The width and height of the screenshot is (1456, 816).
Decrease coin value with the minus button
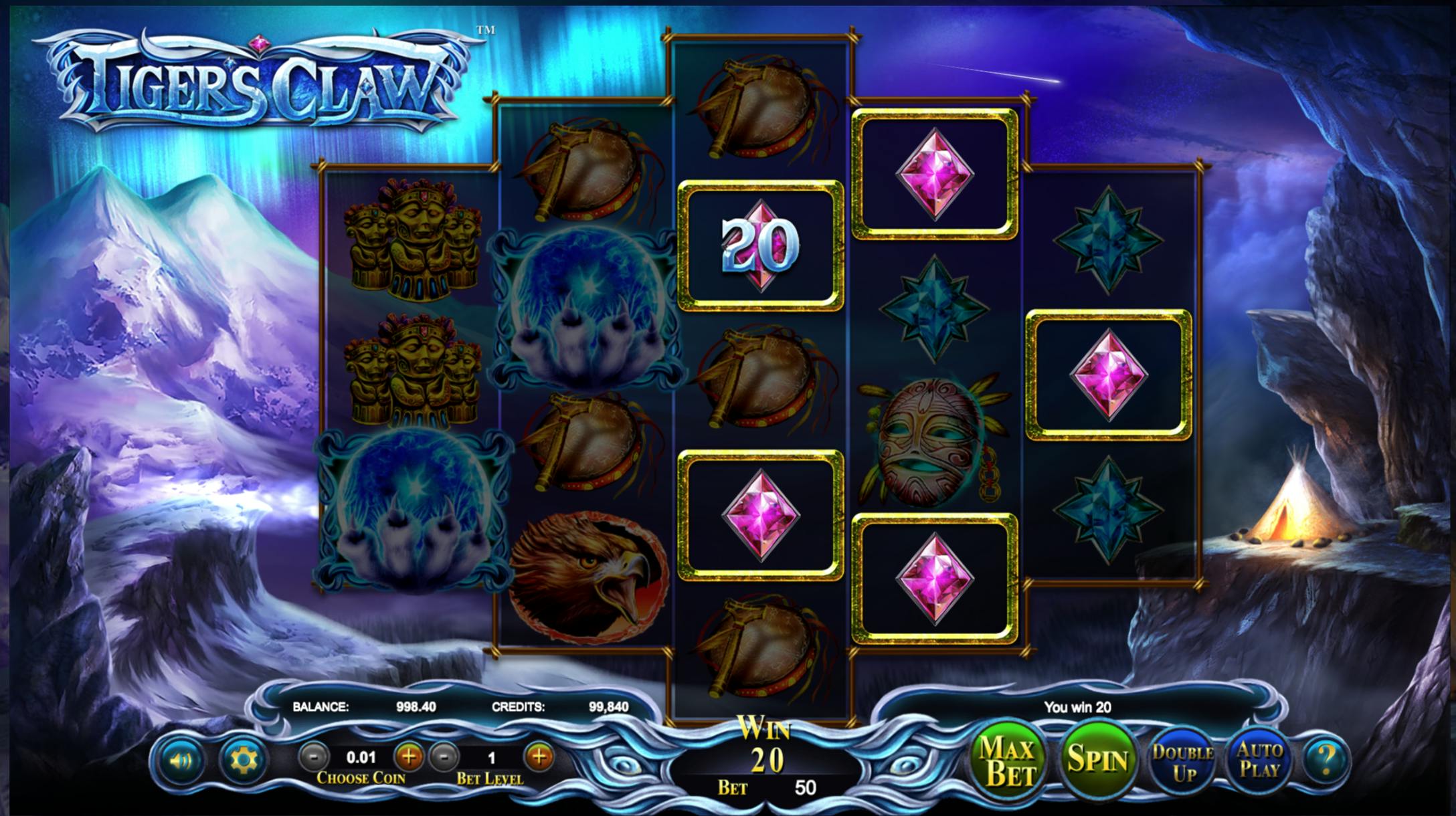point(313,757)
